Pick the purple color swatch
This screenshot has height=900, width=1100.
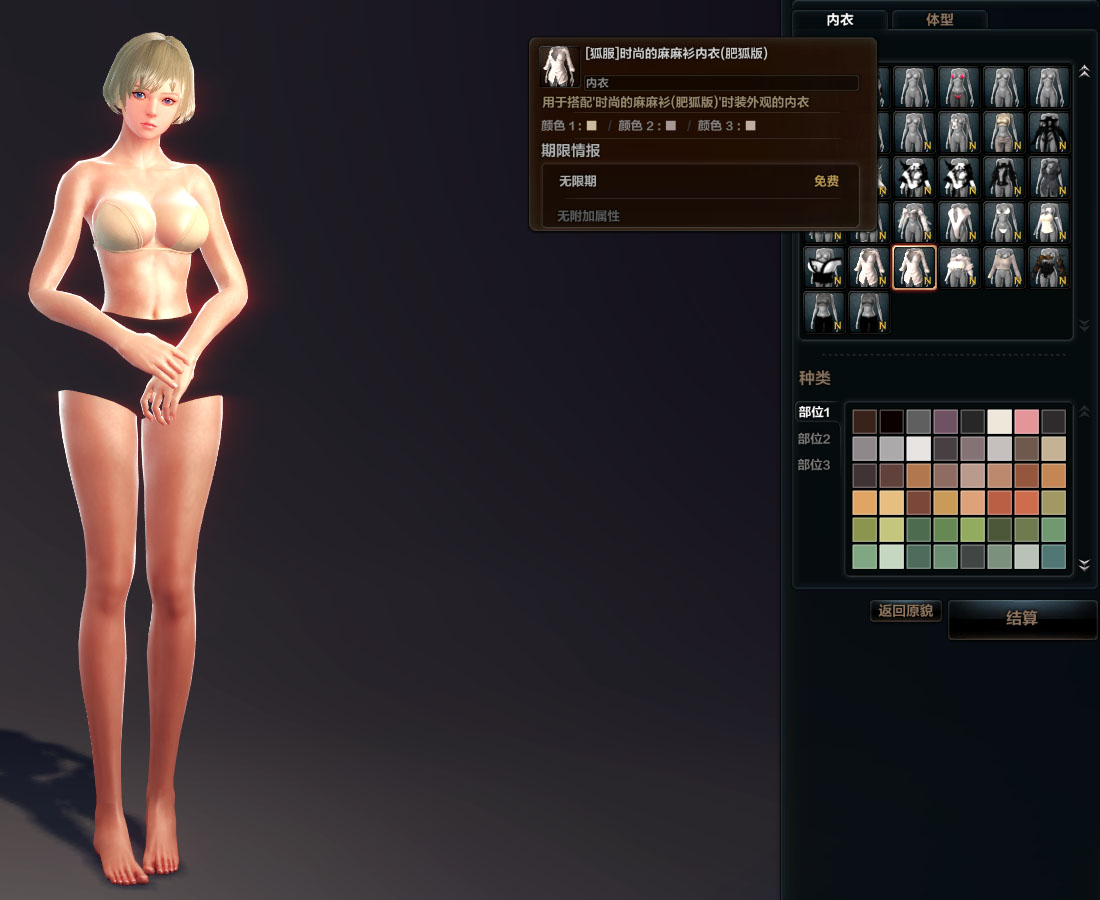[x=946, y=421]
